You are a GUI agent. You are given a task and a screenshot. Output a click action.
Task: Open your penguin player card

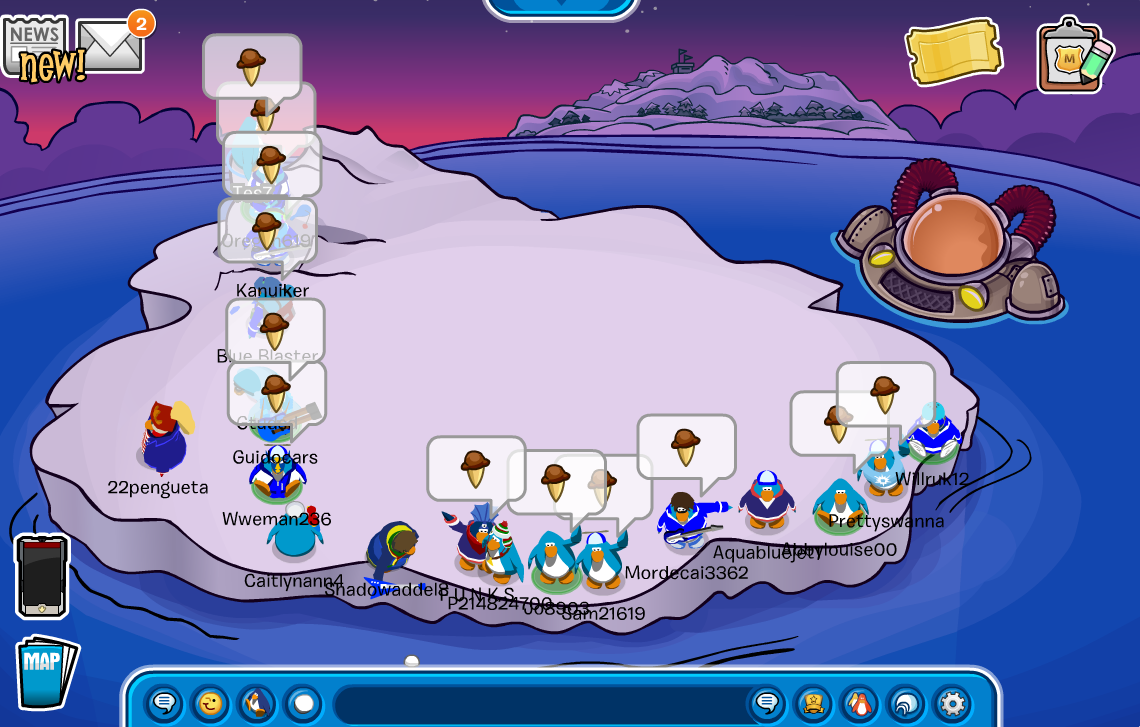[x=859, y=704]
